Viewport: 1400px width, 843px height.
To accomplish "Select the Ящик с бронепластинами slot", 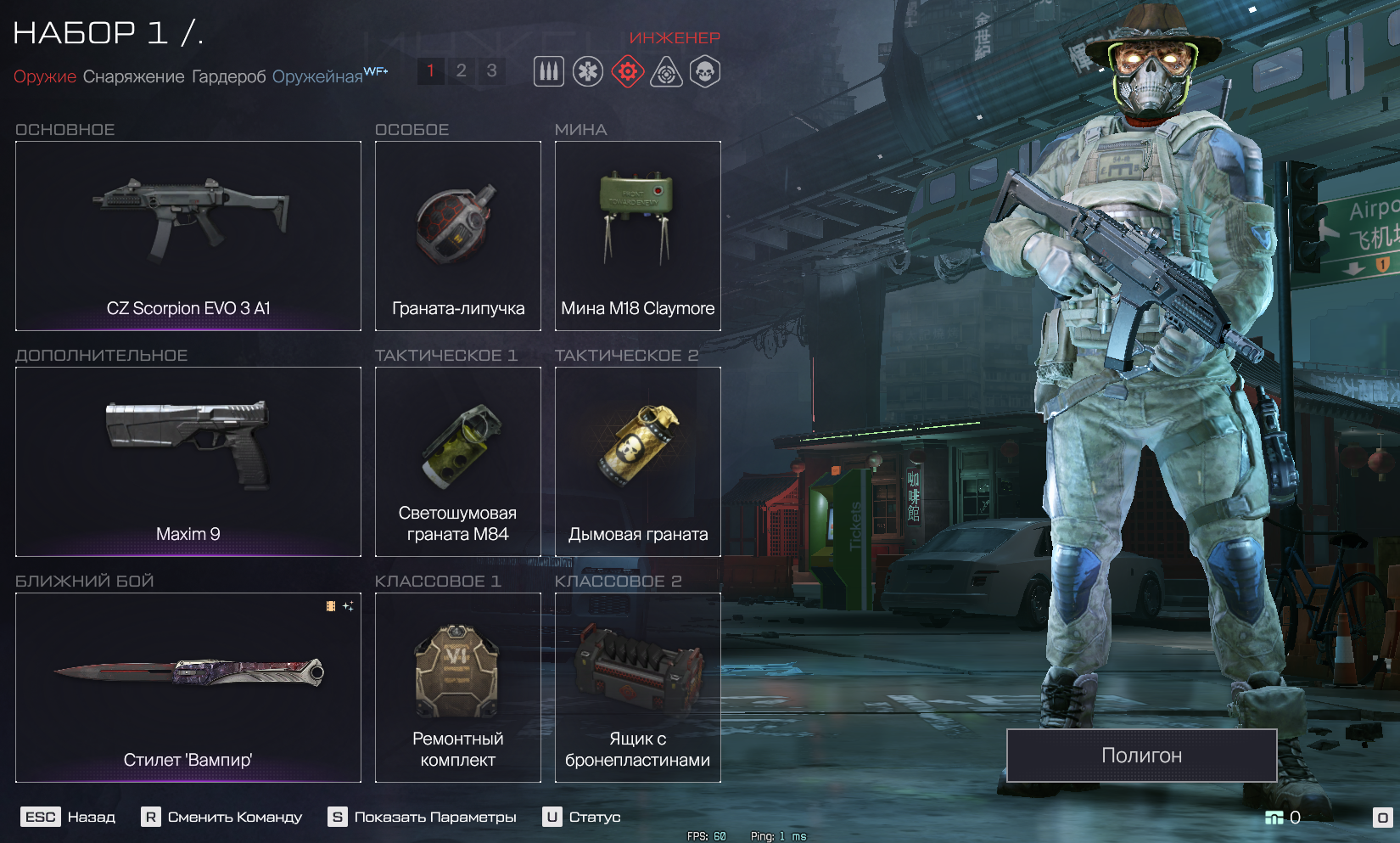I will tap(638, 688).
